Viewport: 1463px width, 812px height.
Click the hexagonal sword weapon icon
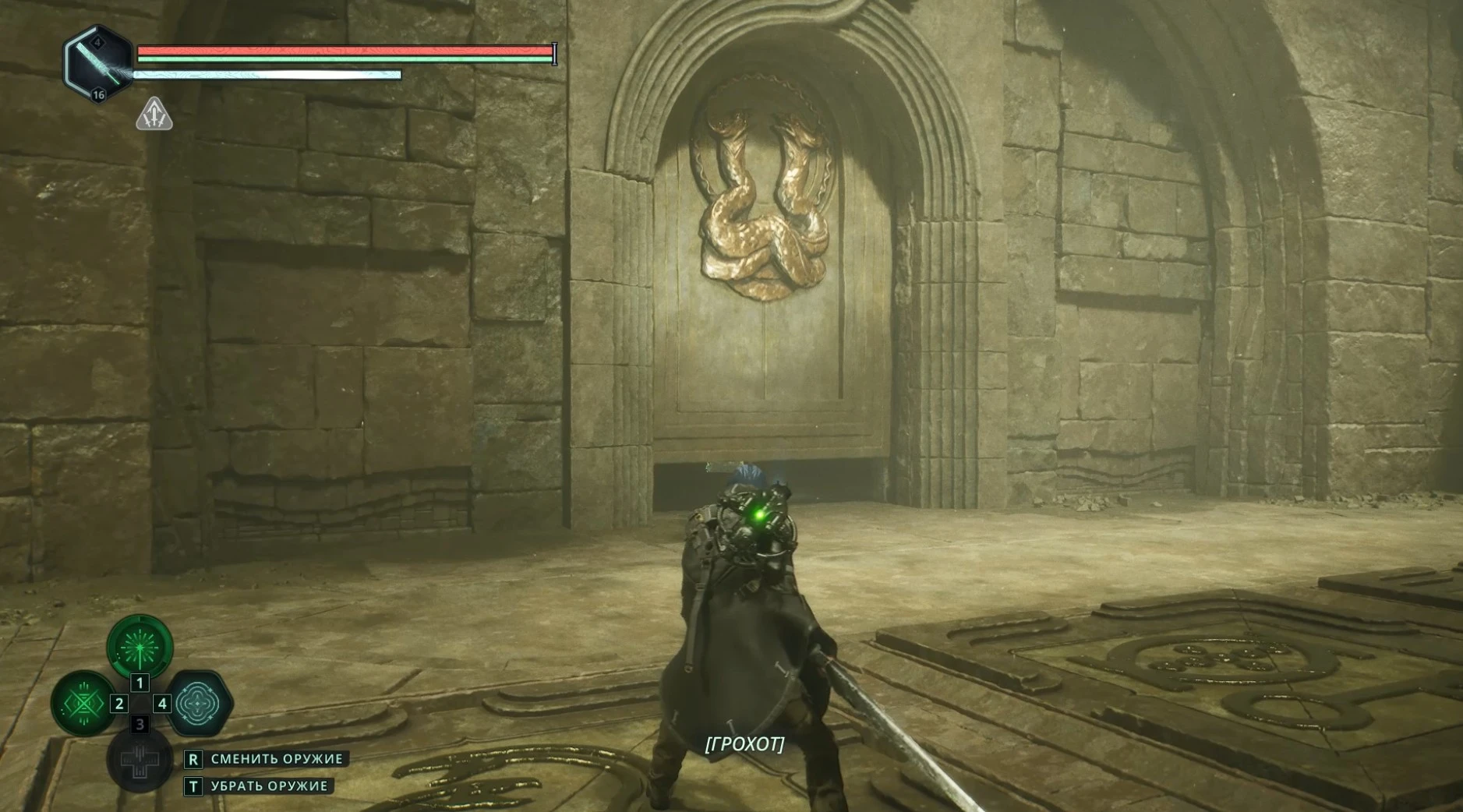97,64
